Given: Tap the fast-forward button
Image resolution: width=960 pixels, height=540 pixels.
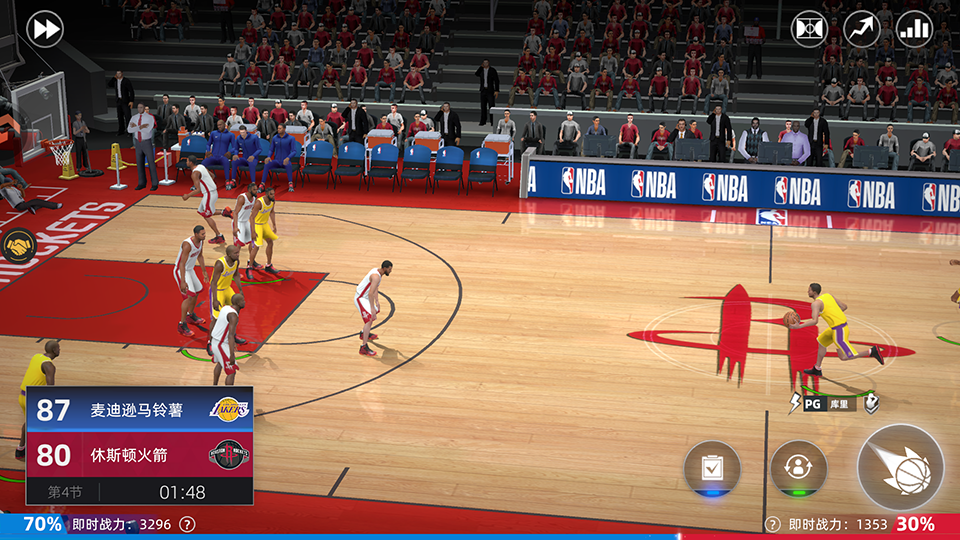Looking at the screenshot, I should point(44,29).
